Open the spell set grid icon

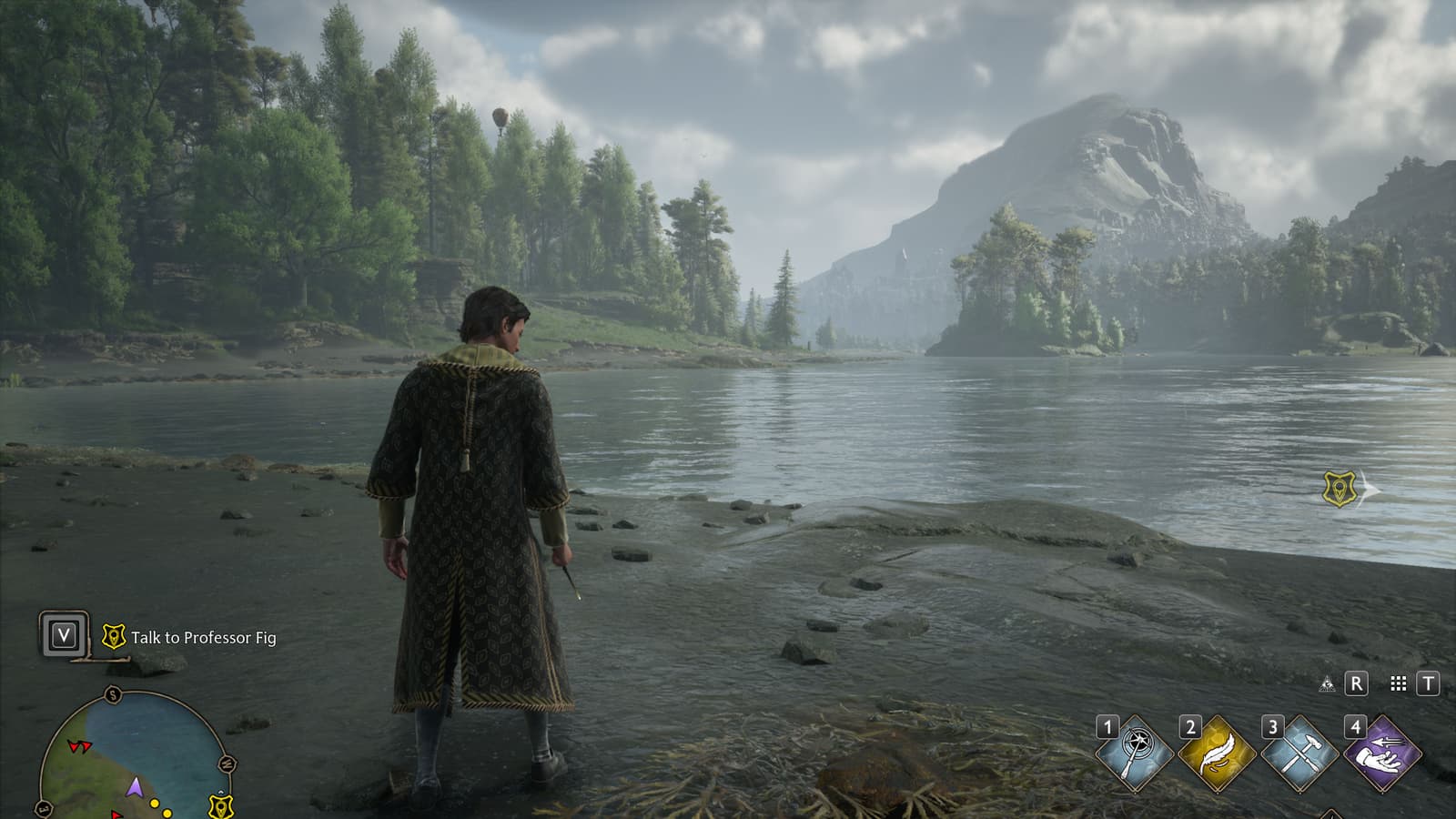(x=1399, y=683)
